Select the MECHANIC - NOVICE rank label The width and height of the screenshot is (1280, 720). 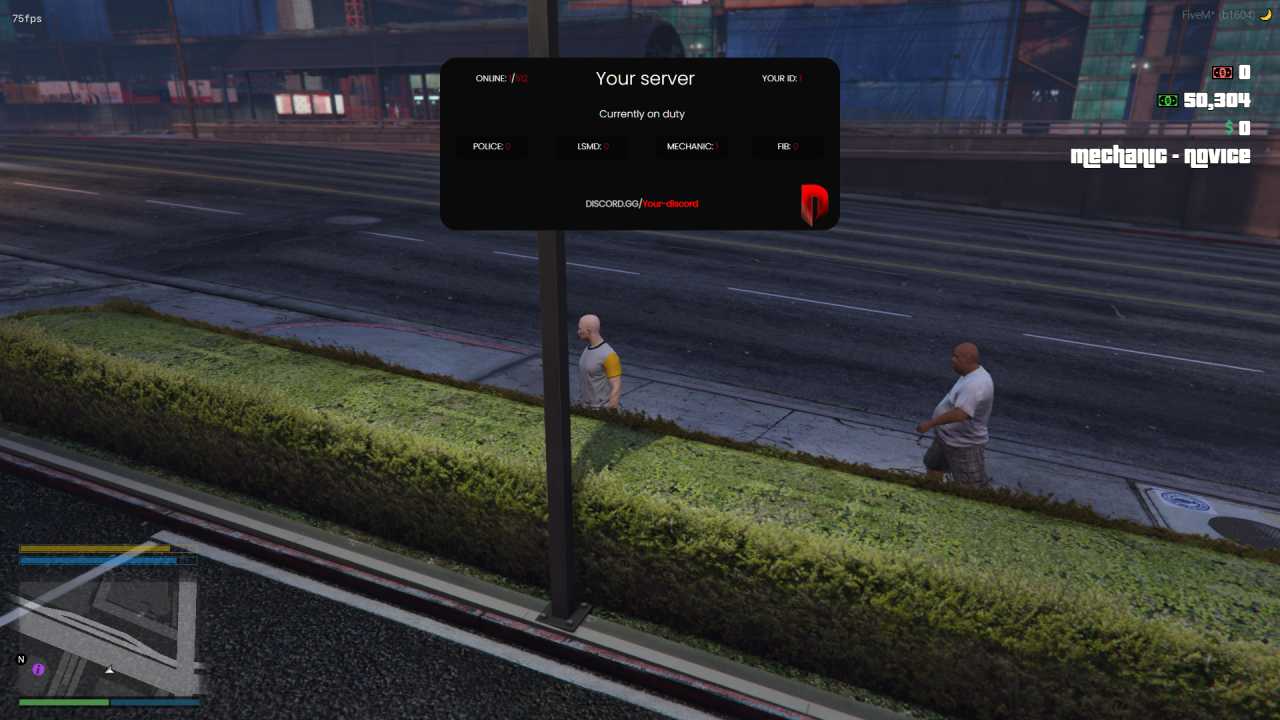coord(1160,156)
